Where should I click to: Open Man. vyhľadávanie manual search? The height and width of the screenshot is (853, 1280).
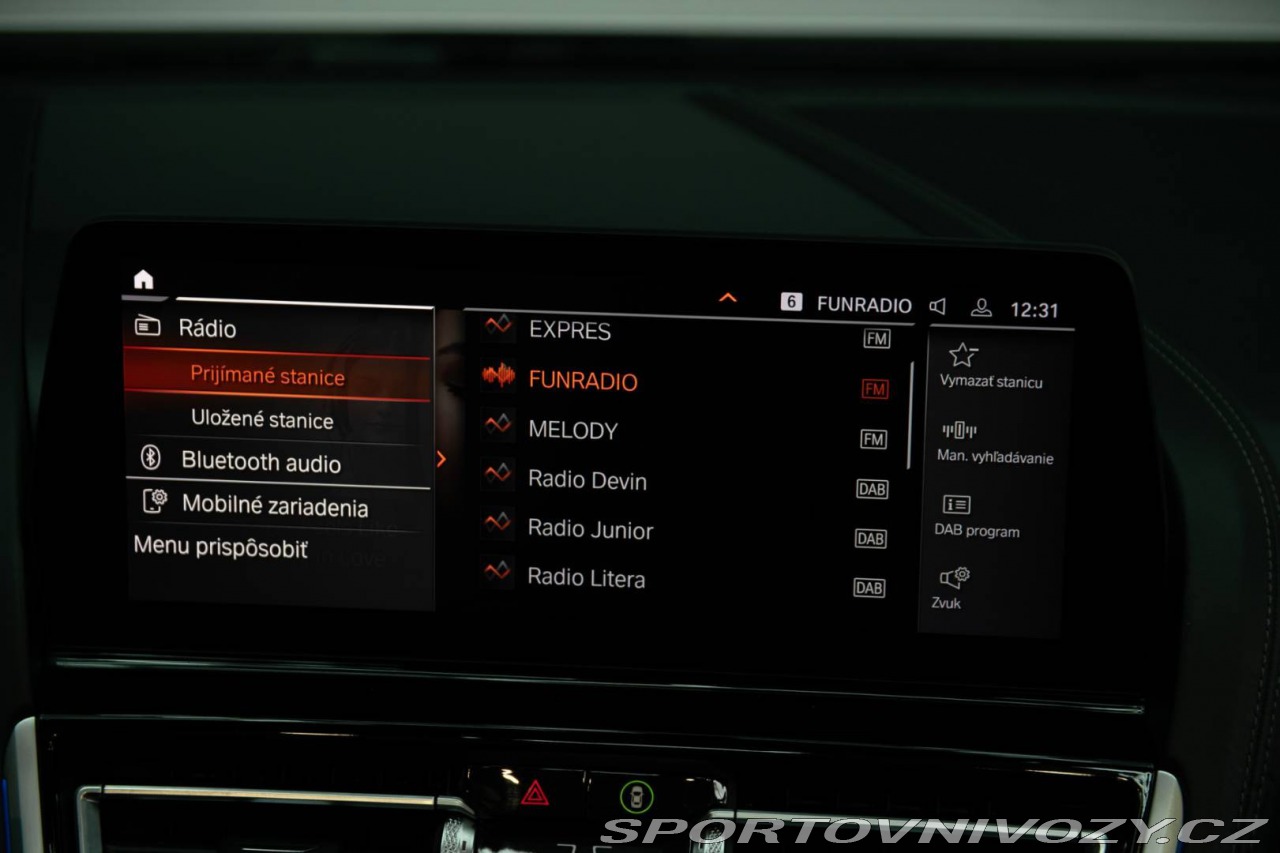994,442
